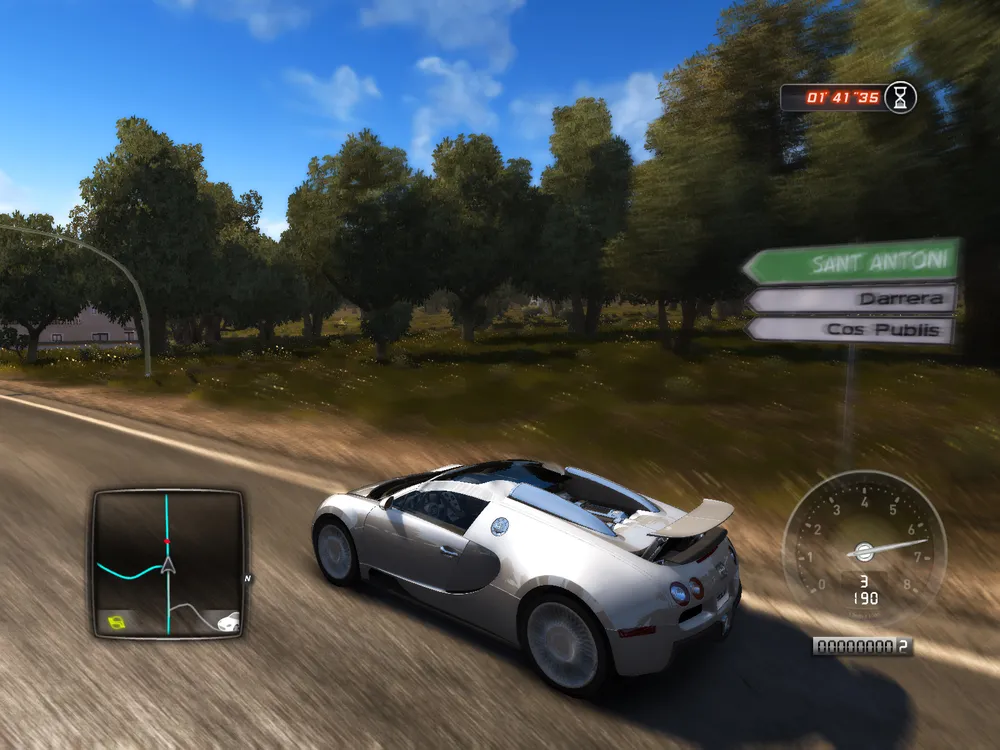This screenshot has height=750, width=1000.
Task: Click the hourglass icon beside the timer
Action: pyautogui.click(x=901, y=97)
